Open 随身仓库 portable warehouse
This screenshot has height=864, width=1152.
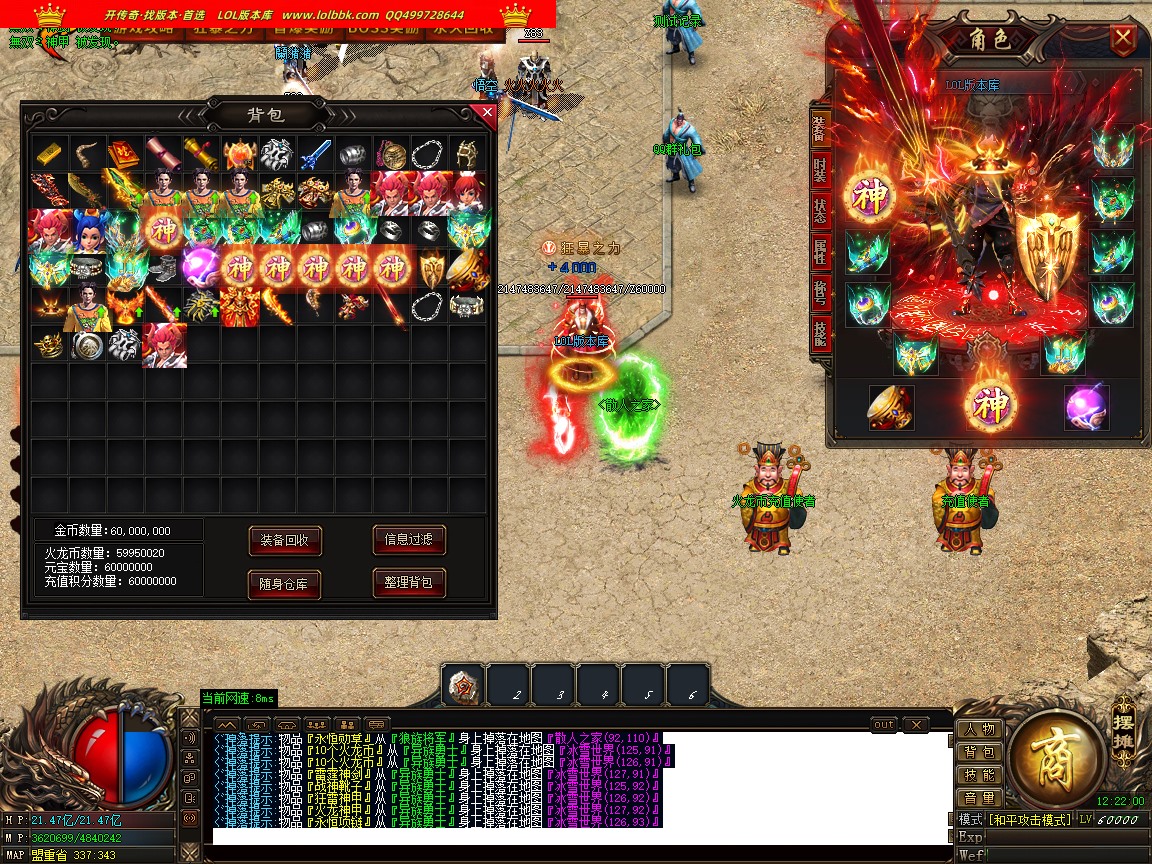[285, 584]
